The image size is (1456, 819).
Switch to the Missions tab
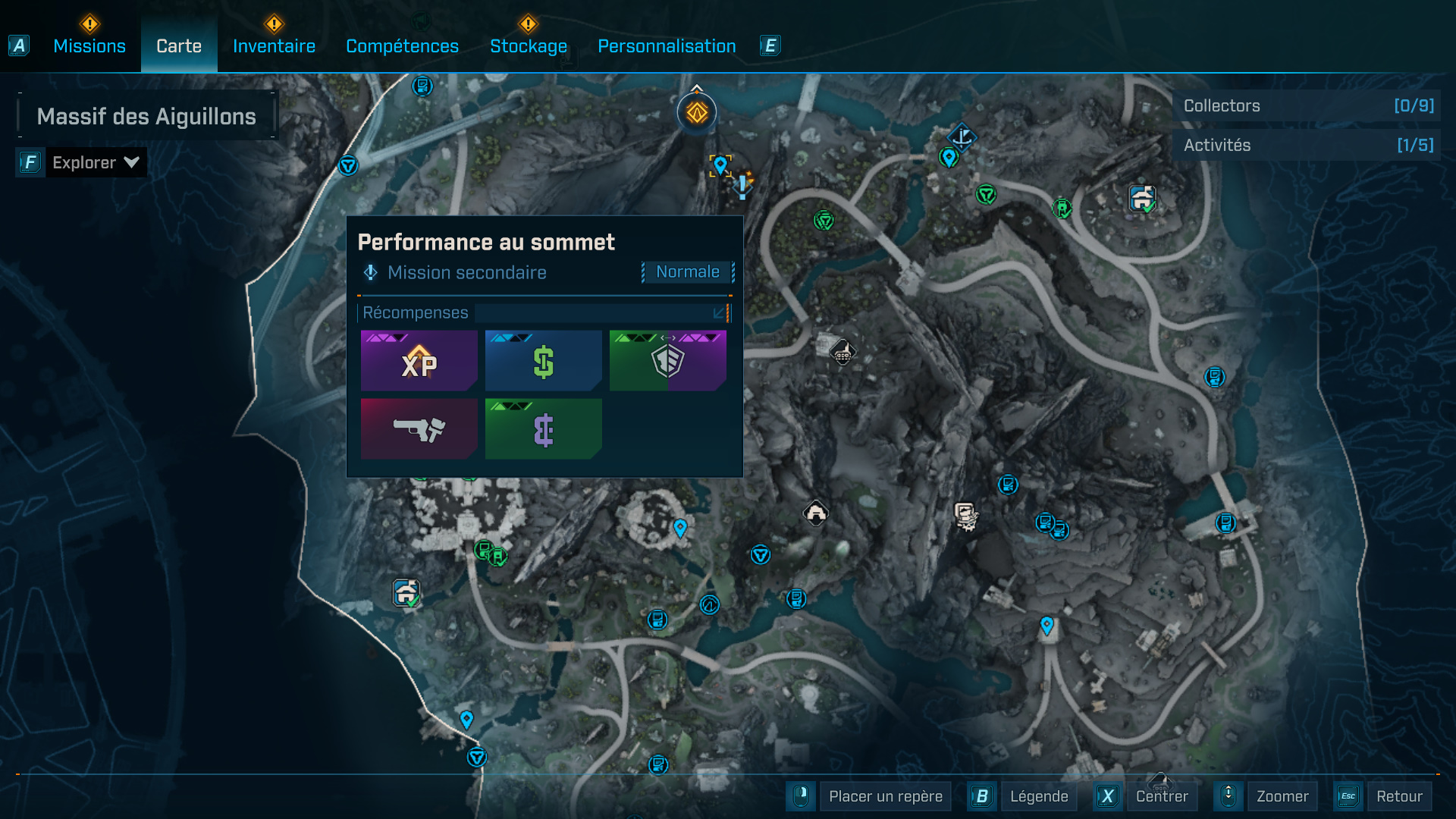(89, 46)
